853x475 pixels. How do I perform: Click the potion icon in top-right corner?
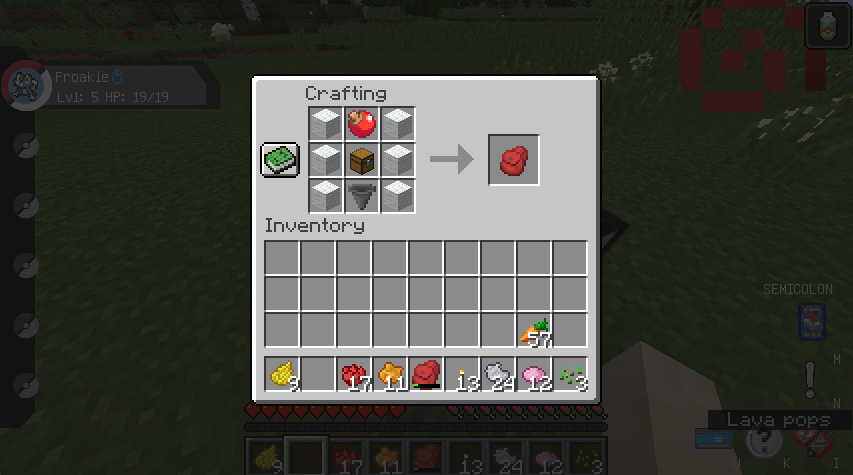(828, 26)
